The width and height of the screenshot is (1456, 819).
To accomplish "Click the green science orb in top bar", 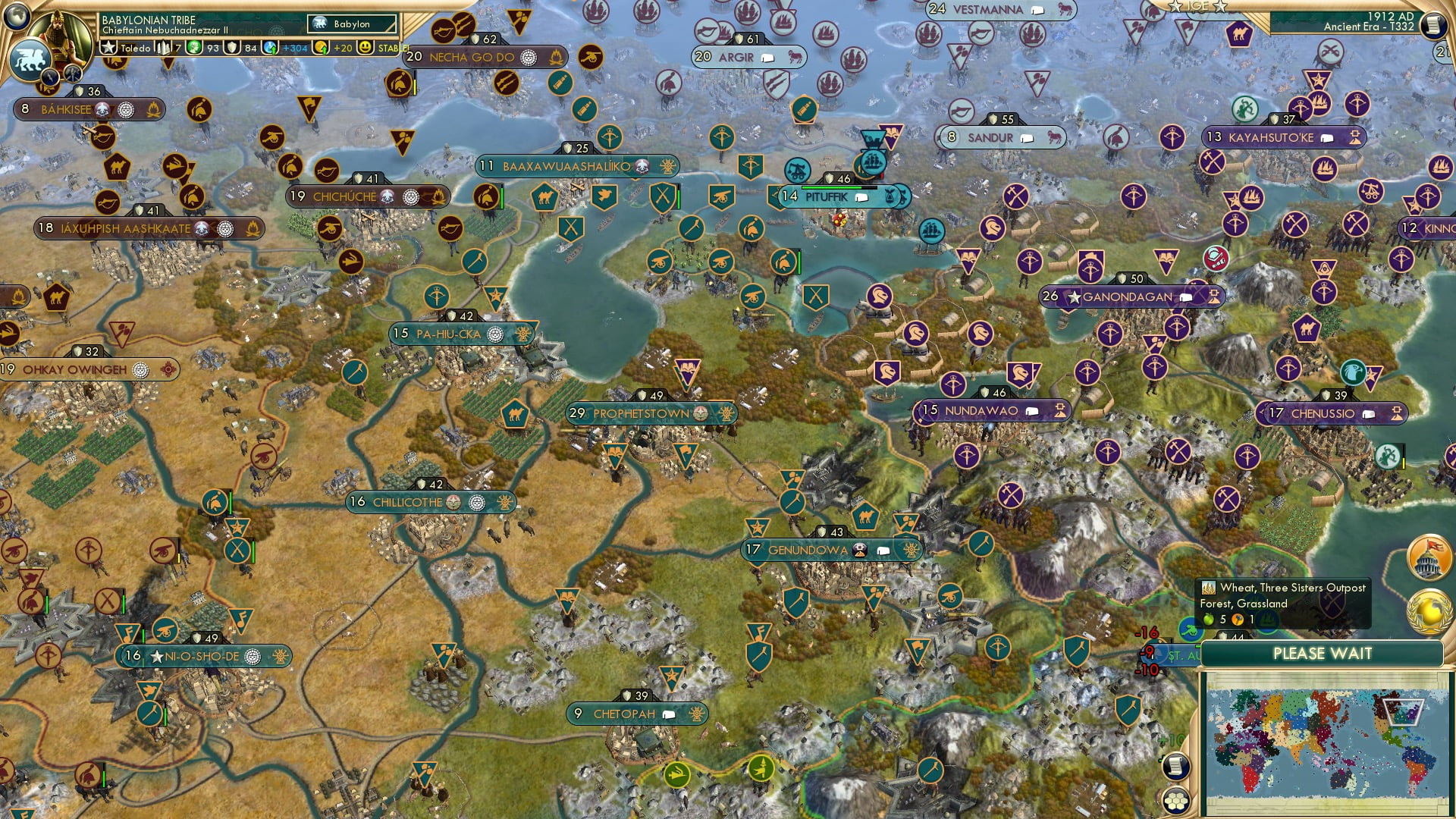I will 193,47.
